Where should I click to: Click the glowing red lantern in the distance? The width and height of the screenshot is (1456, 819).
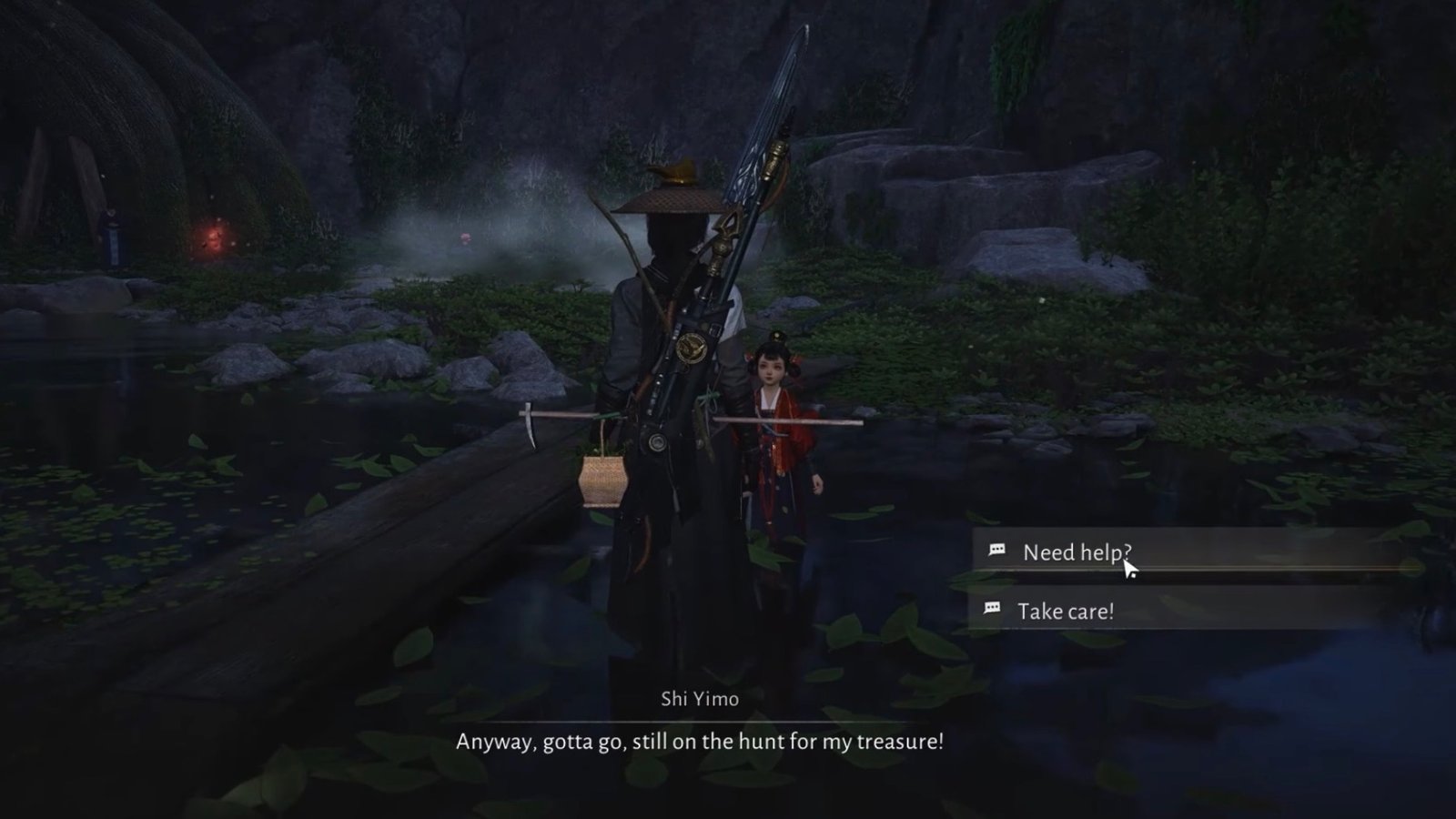211,238
